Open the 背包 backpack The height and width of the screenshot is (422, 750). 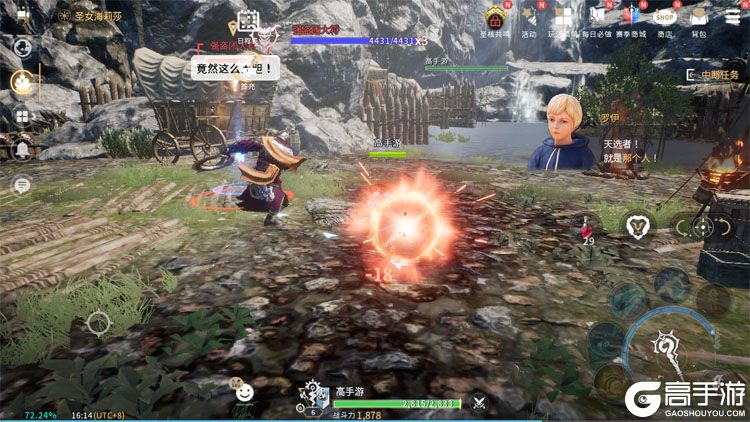(699, 19)
